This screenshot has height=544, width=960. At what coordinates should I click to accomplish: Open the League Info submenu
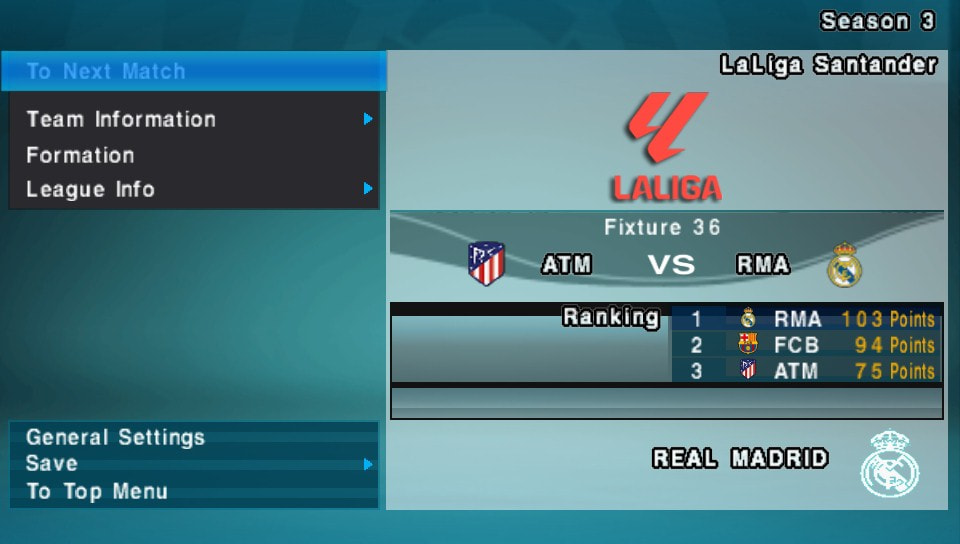[x=90, y=189]
